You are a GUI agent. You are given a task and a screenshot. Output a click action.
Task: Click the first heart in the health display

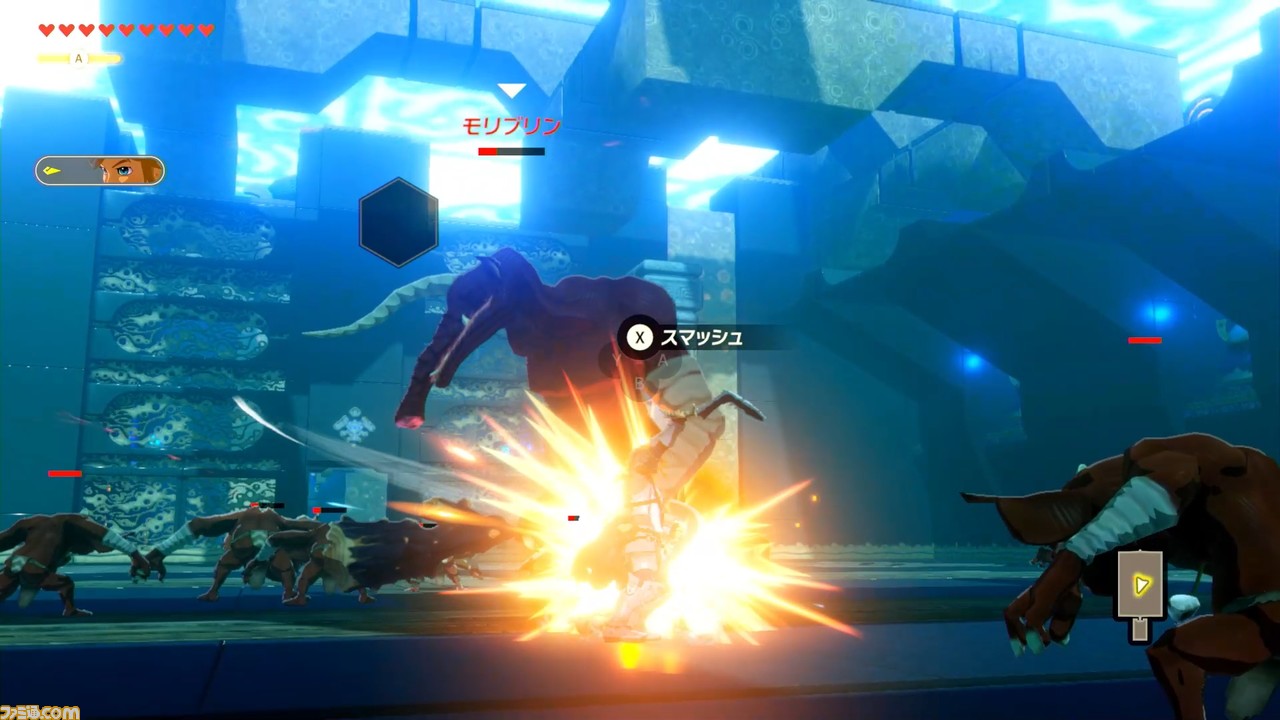click(45, 30)
